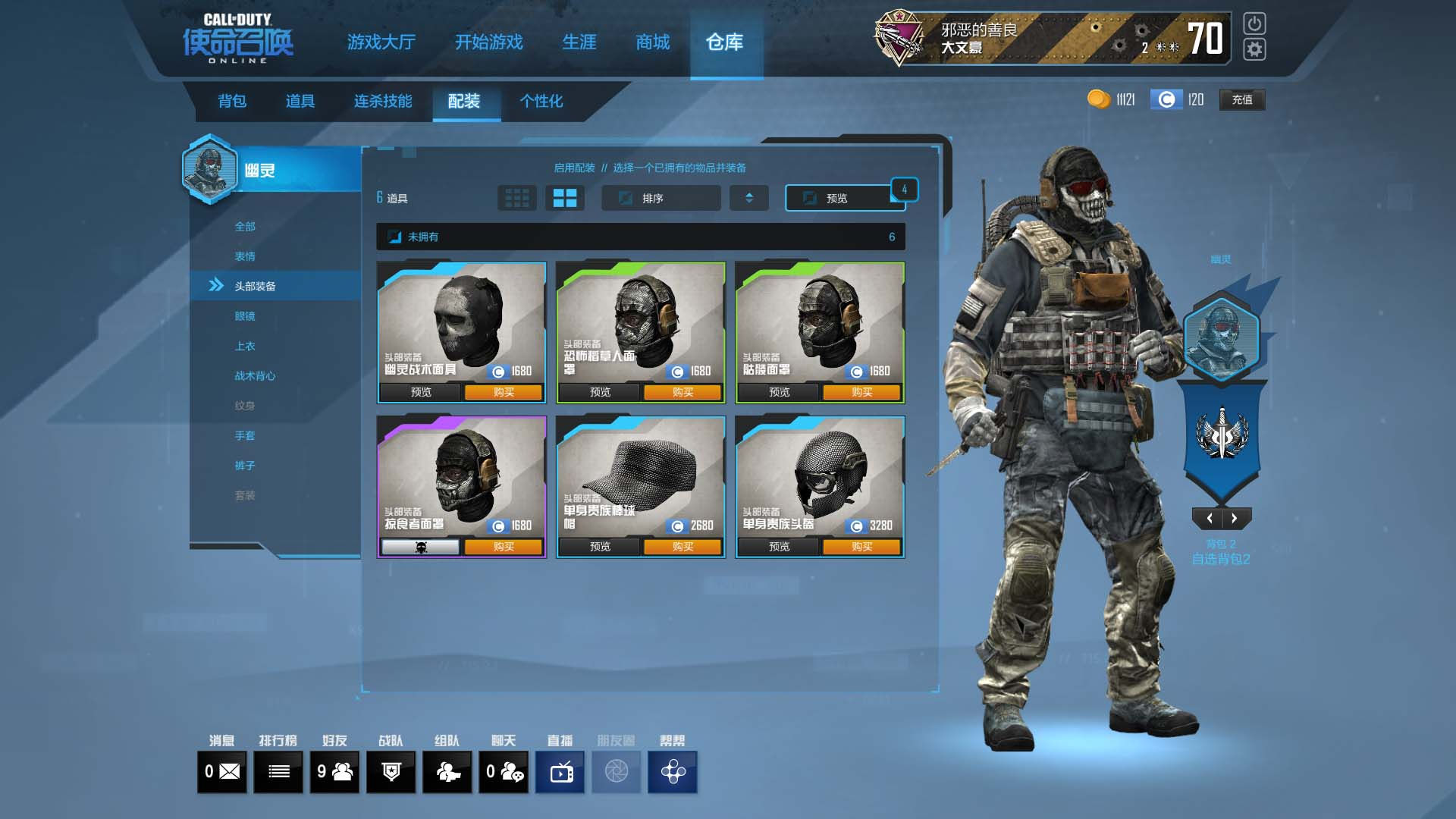The image size is (1456, 819).
Task: Switch to the 个性化 tab
Action: (x=541, y=101)
